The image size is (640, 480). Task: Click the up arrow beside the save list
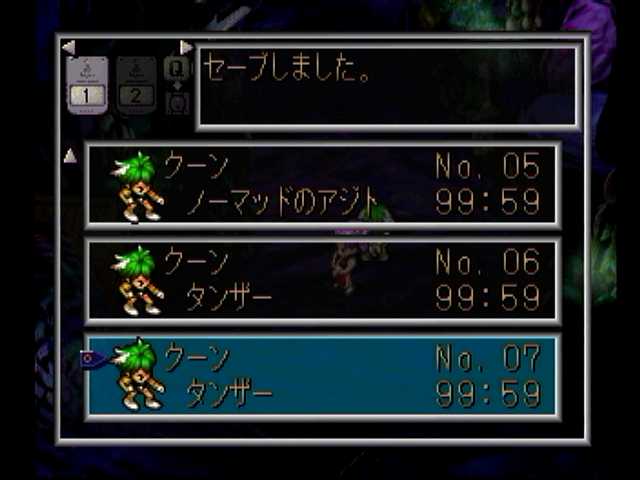click(x=70, y=155)
